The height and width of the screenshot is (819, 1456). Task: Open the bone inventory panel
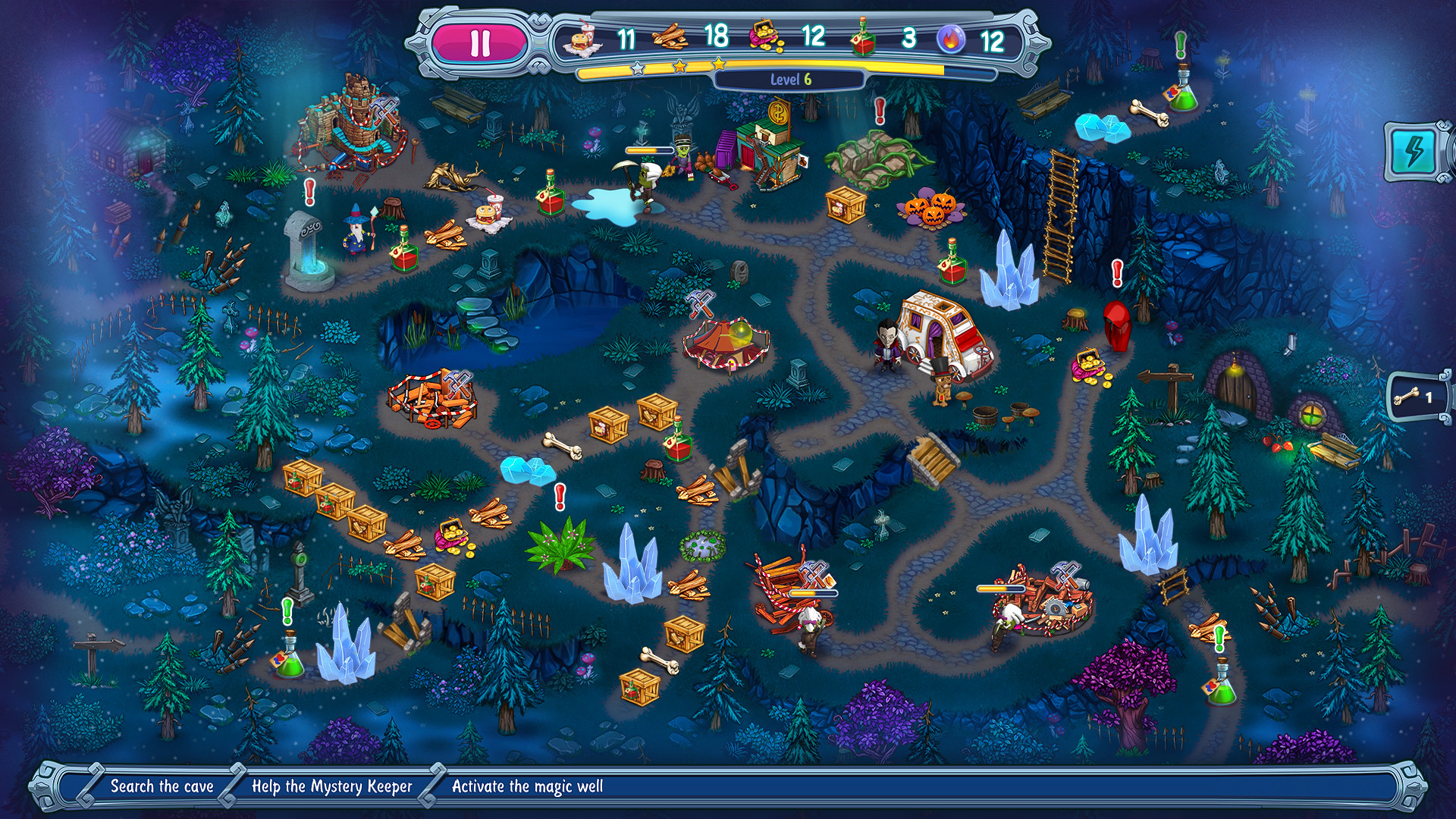pyautogui.click(x=1417, y=397)
